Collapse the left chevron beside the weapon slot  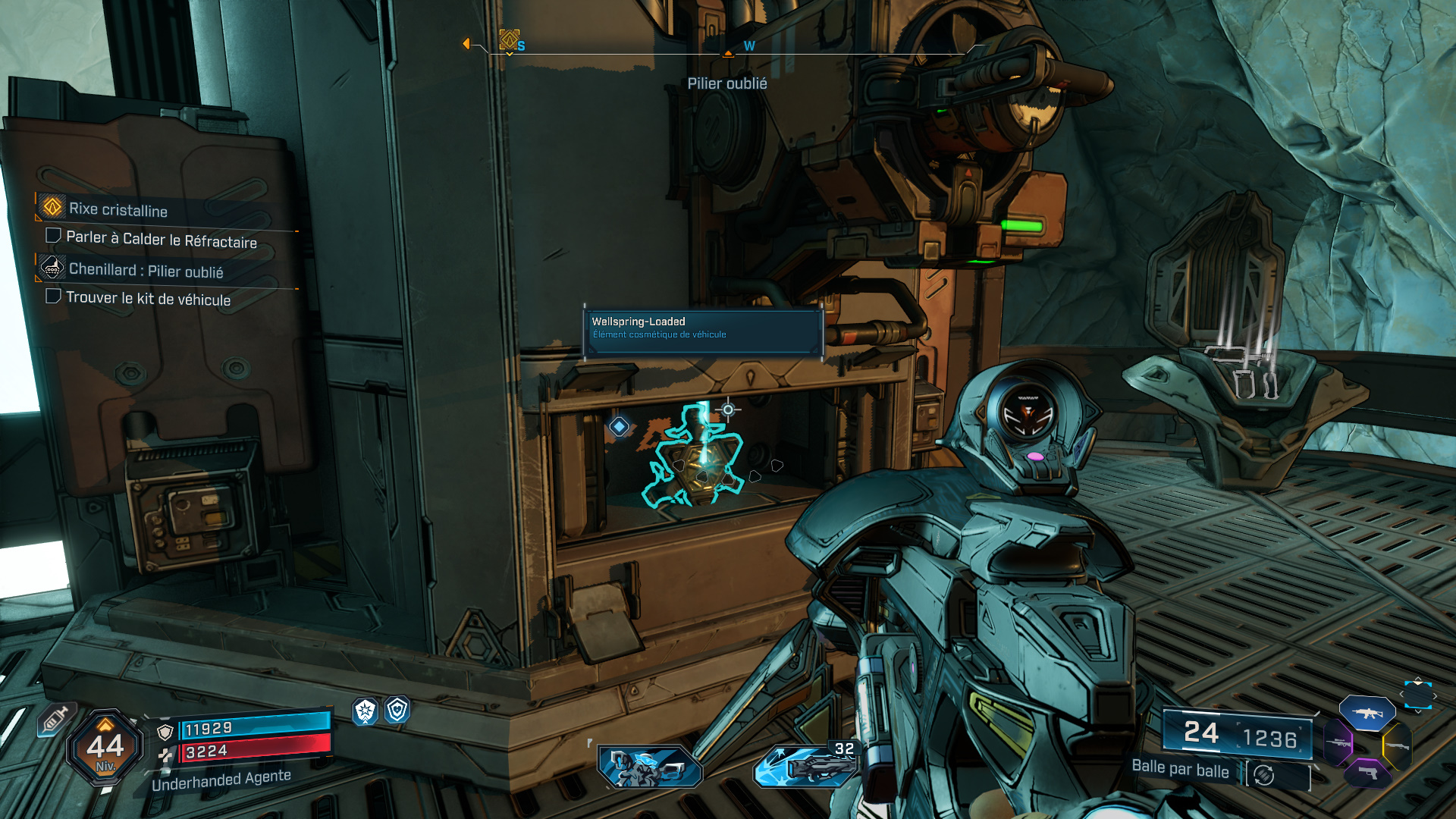(1401, 695)
